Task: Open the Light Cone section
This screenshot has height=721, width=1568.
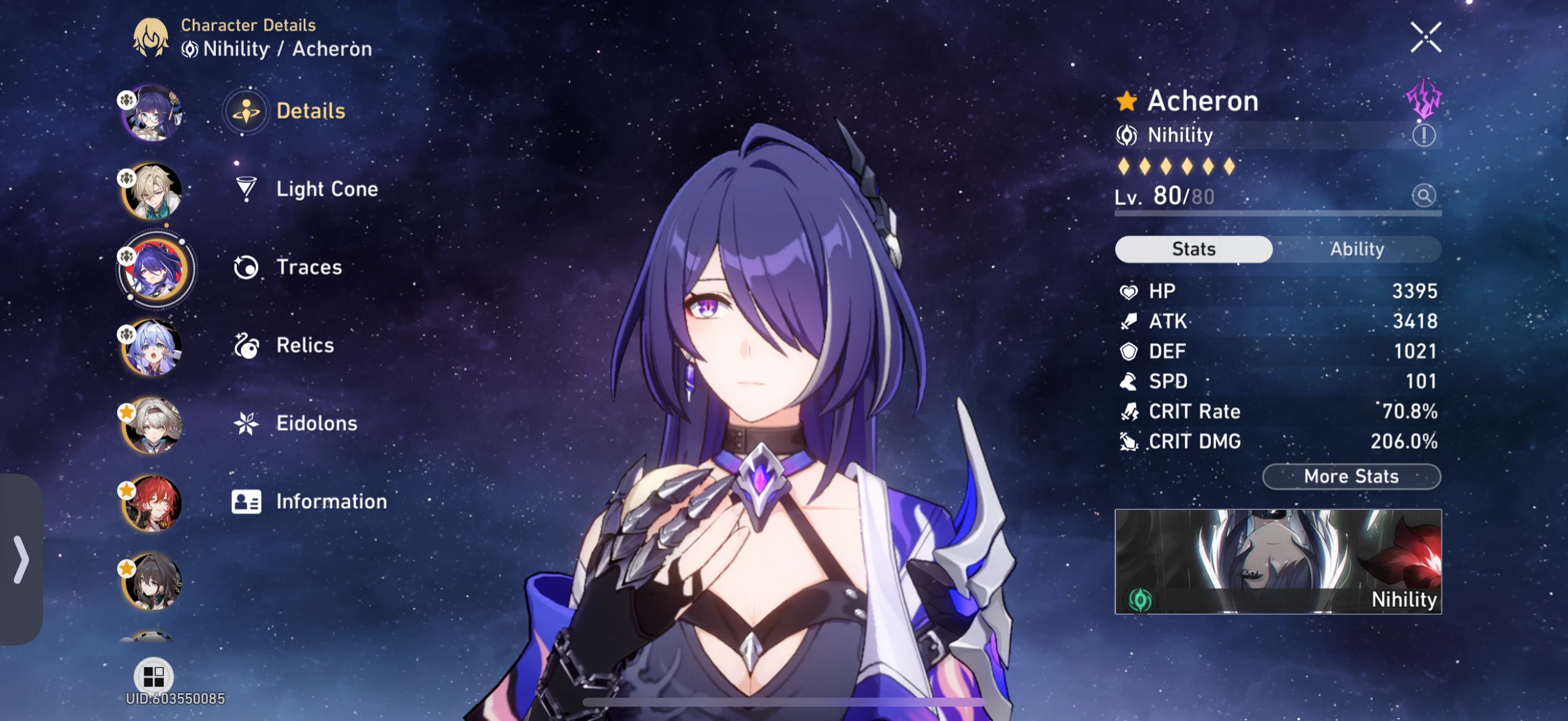Action: pos(327,190)
